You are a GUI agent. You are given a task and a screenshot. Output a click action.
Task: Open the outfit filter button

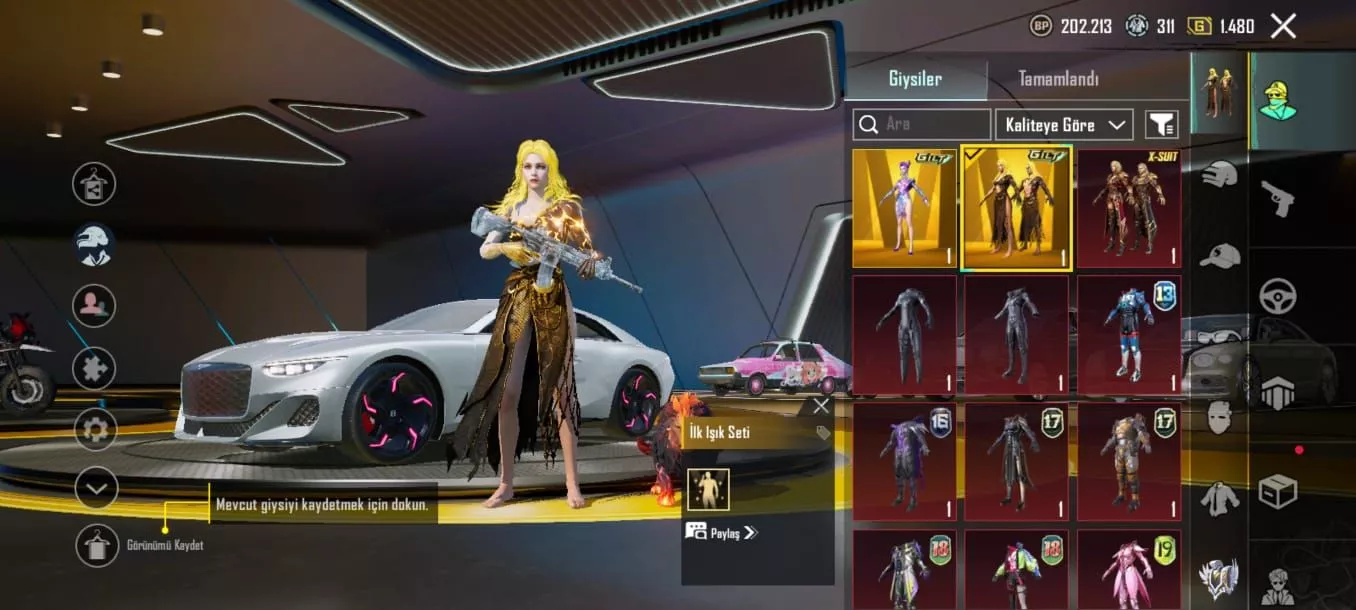coord(1161,124)
